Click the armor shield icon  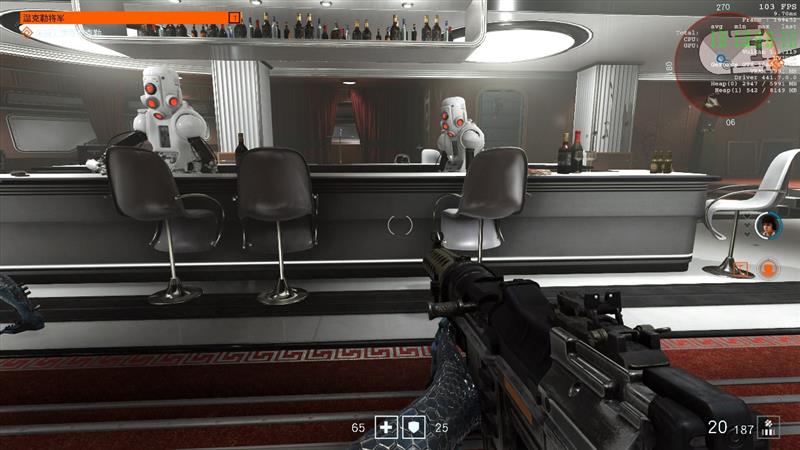[x=413, y=428]
